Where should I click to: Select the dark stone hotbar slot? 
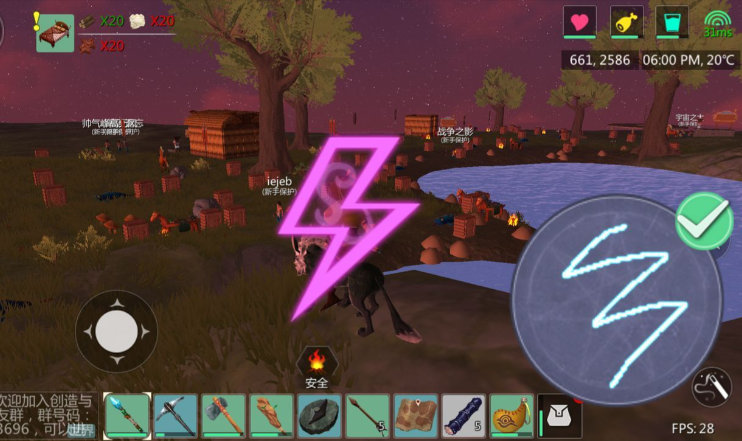(x=320, y=415)
